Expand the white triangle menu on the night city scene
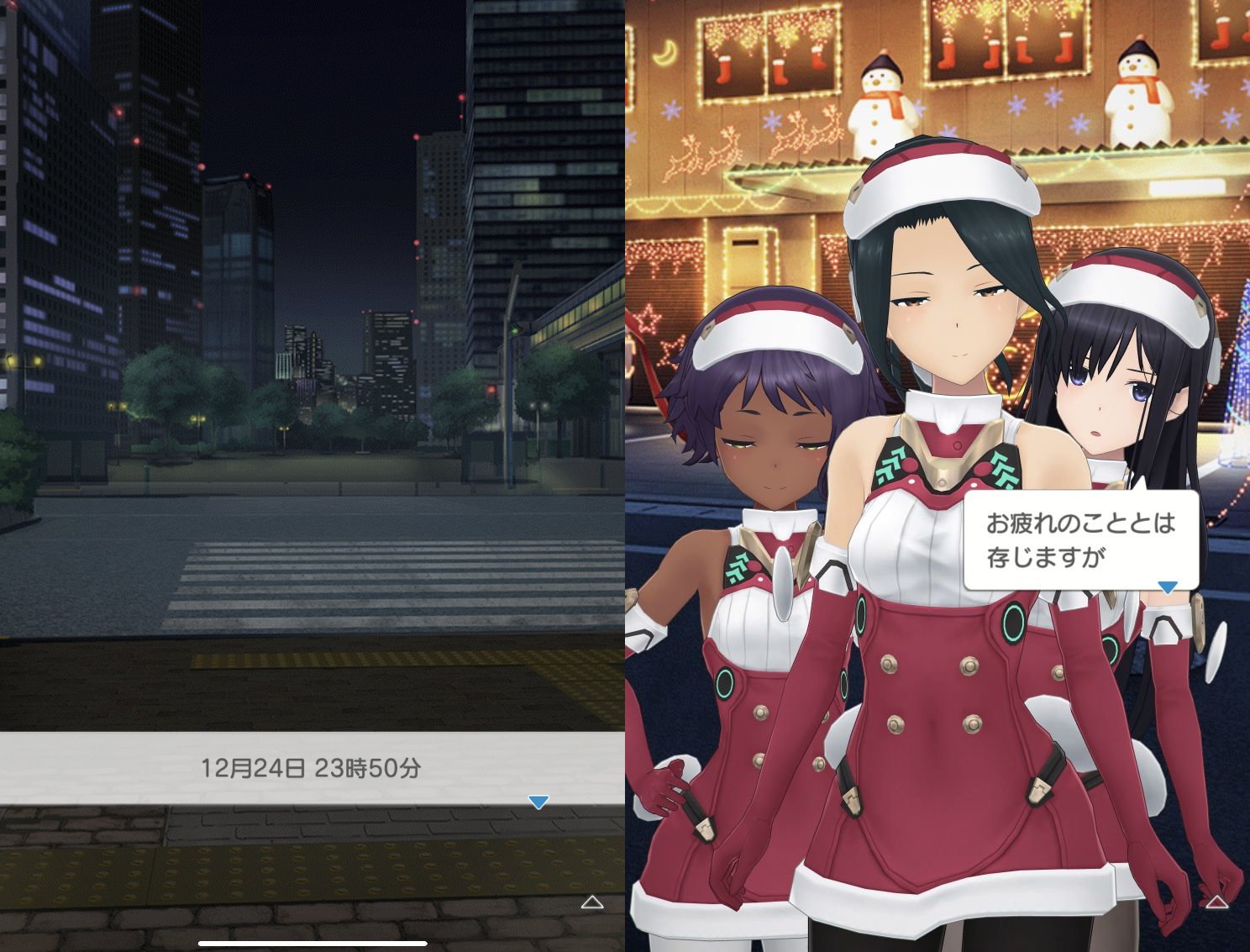The width and height of the screenshot is (1250, 952). (x=592, y=902)
